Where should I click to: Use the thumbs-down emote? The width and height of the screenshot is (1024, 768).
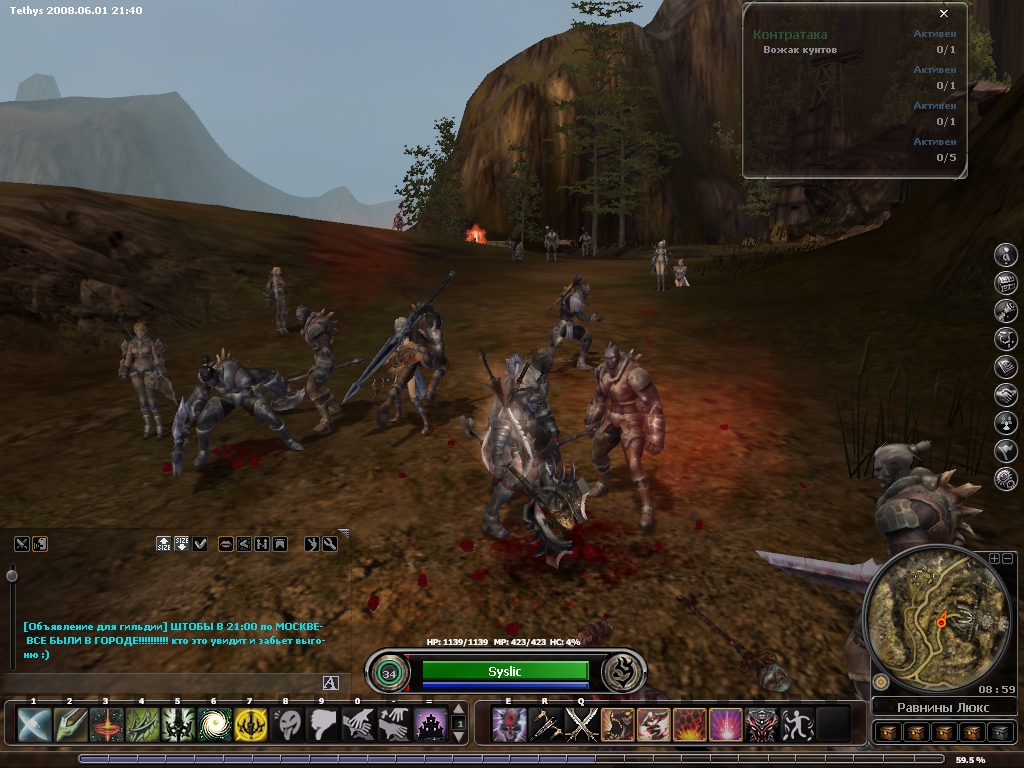pyautogui.click(x=322, y=724)
